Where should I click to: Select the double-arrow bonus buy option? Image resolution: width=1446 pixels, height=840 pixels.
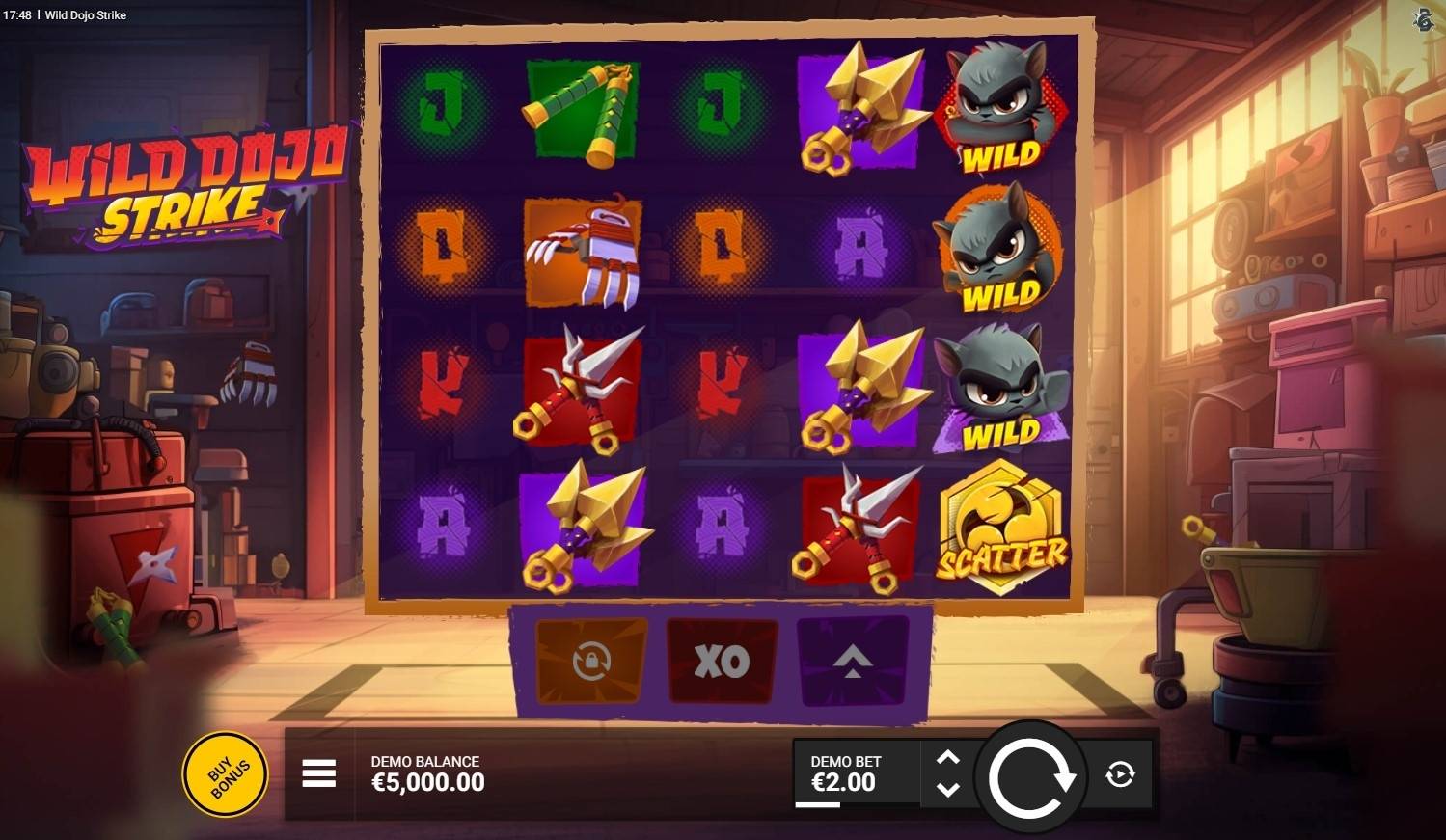click(853, 662)
